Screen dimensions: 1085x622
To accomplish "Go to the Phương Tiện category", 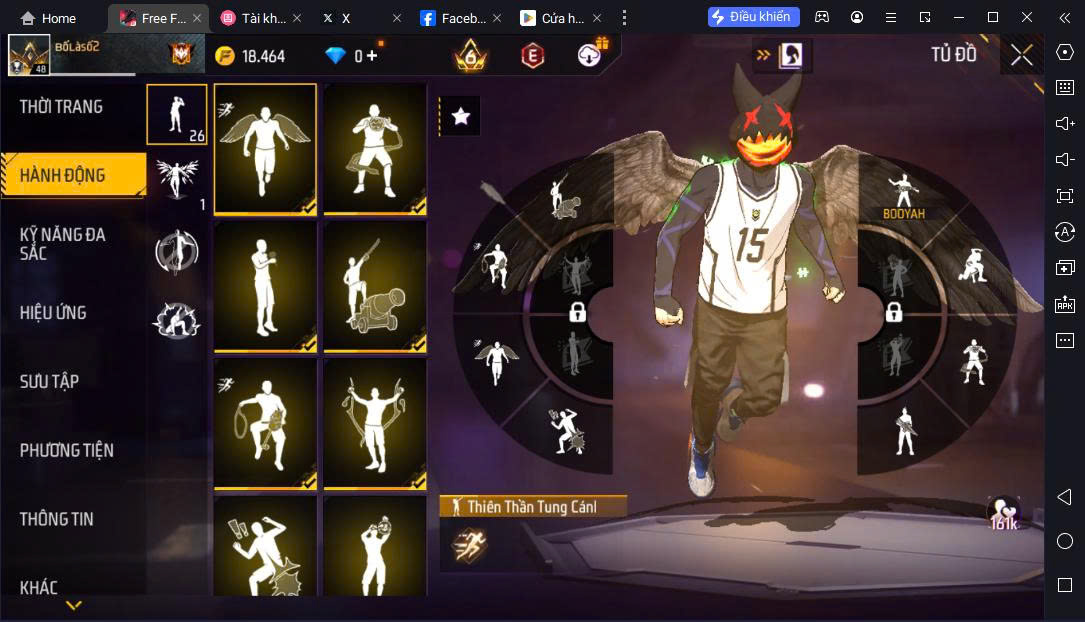I will tap(67, 450).
